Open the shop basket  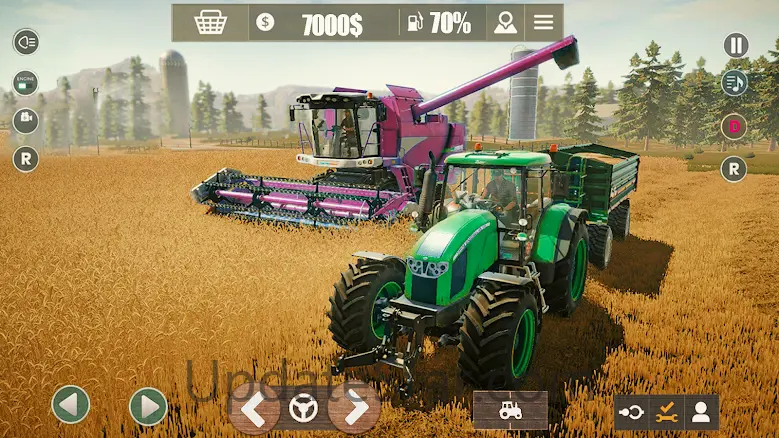click(210, 23)
